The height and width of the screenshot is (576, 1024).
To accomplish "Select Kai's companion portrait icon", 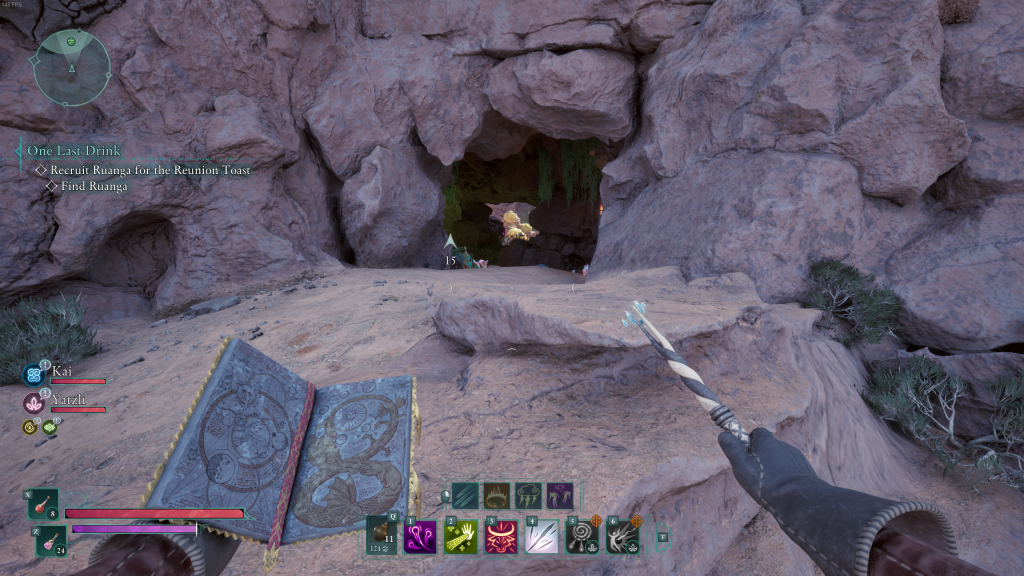I will pyautogui.click(x=33, y=375).
